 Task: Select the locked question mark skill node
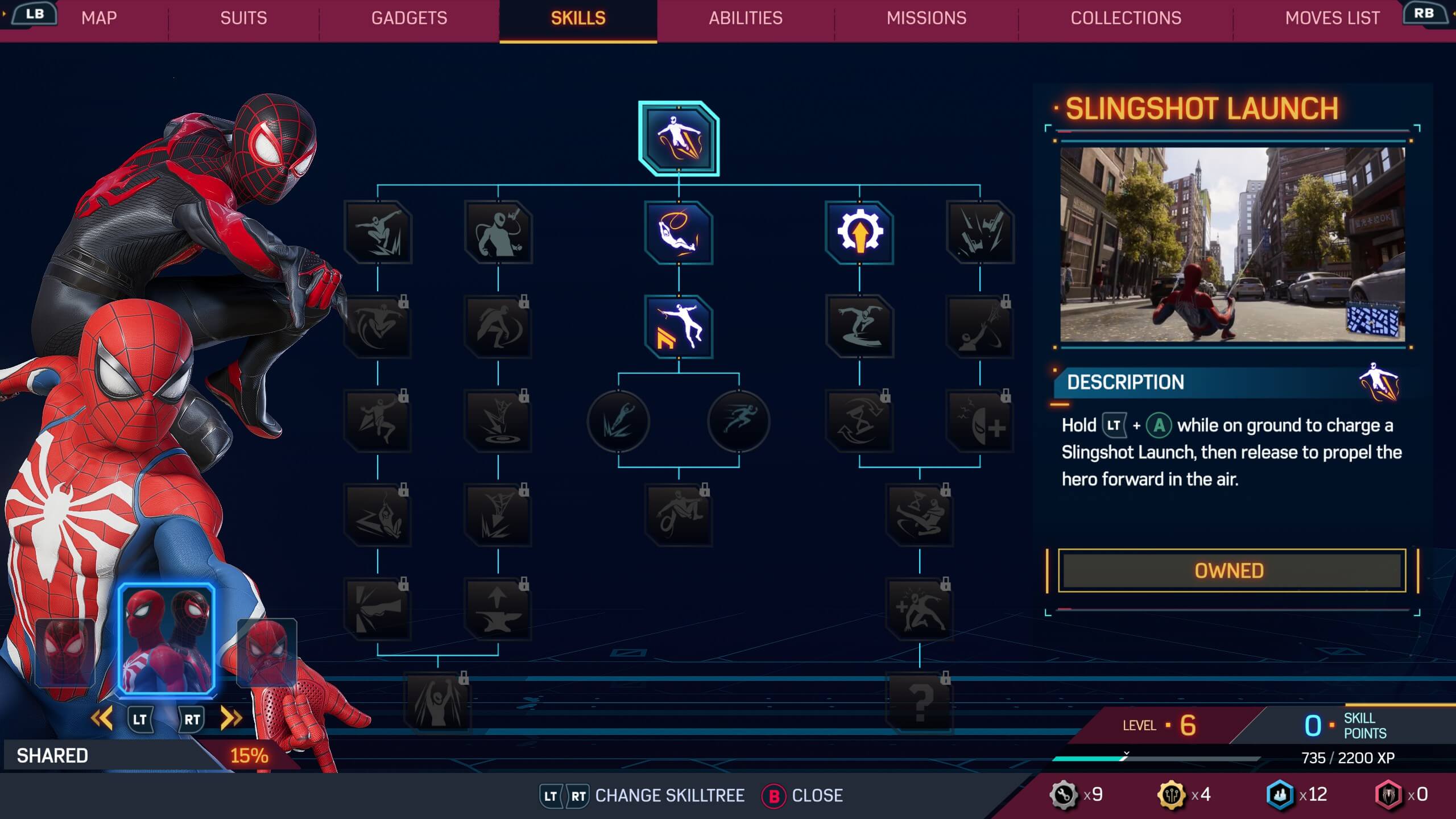pyautogui.click(x=920, y=702)
